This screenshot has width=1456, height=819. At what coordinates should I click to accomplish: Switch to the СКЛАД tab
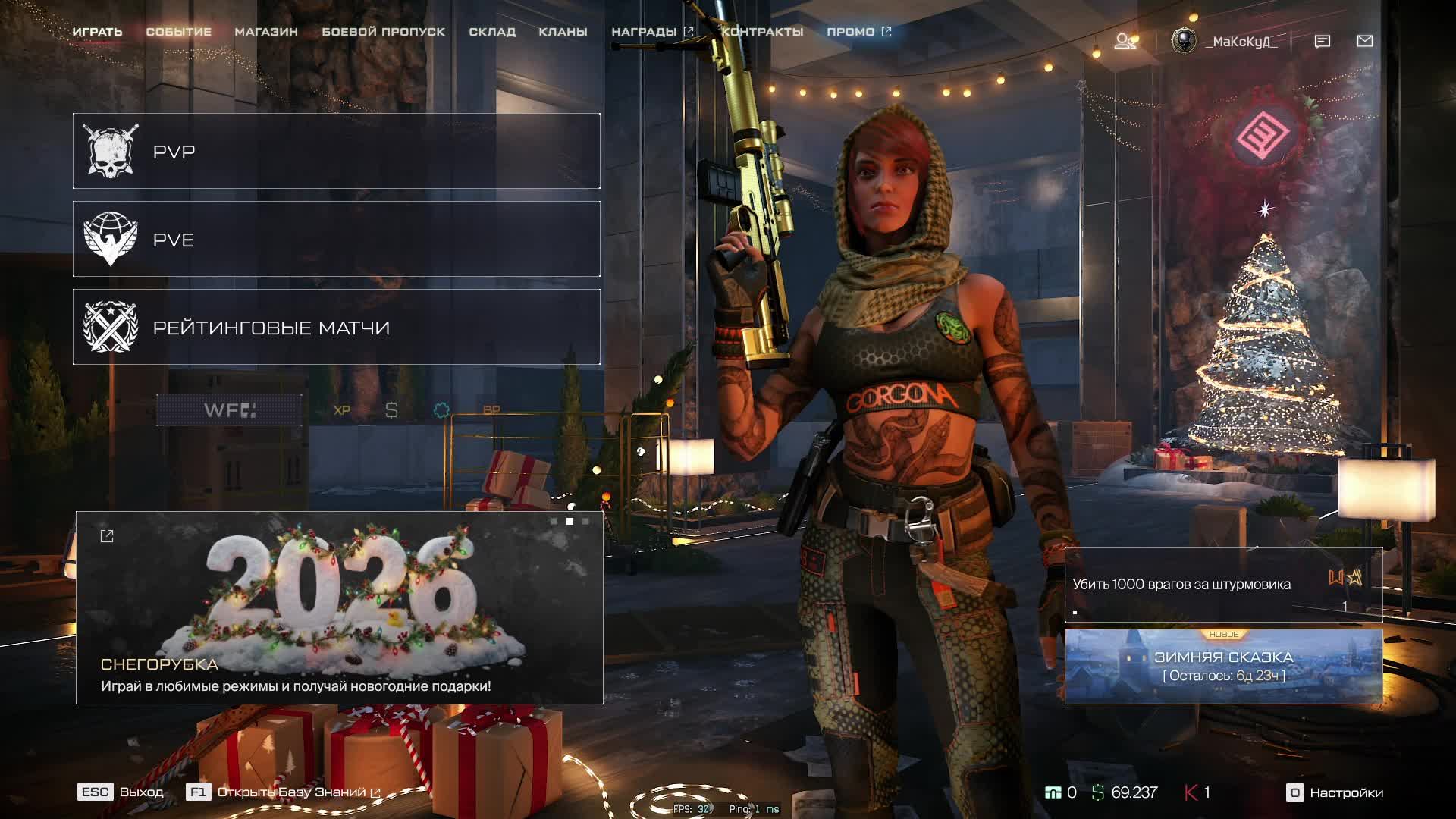pyautogui.click(x=492, y=32)
